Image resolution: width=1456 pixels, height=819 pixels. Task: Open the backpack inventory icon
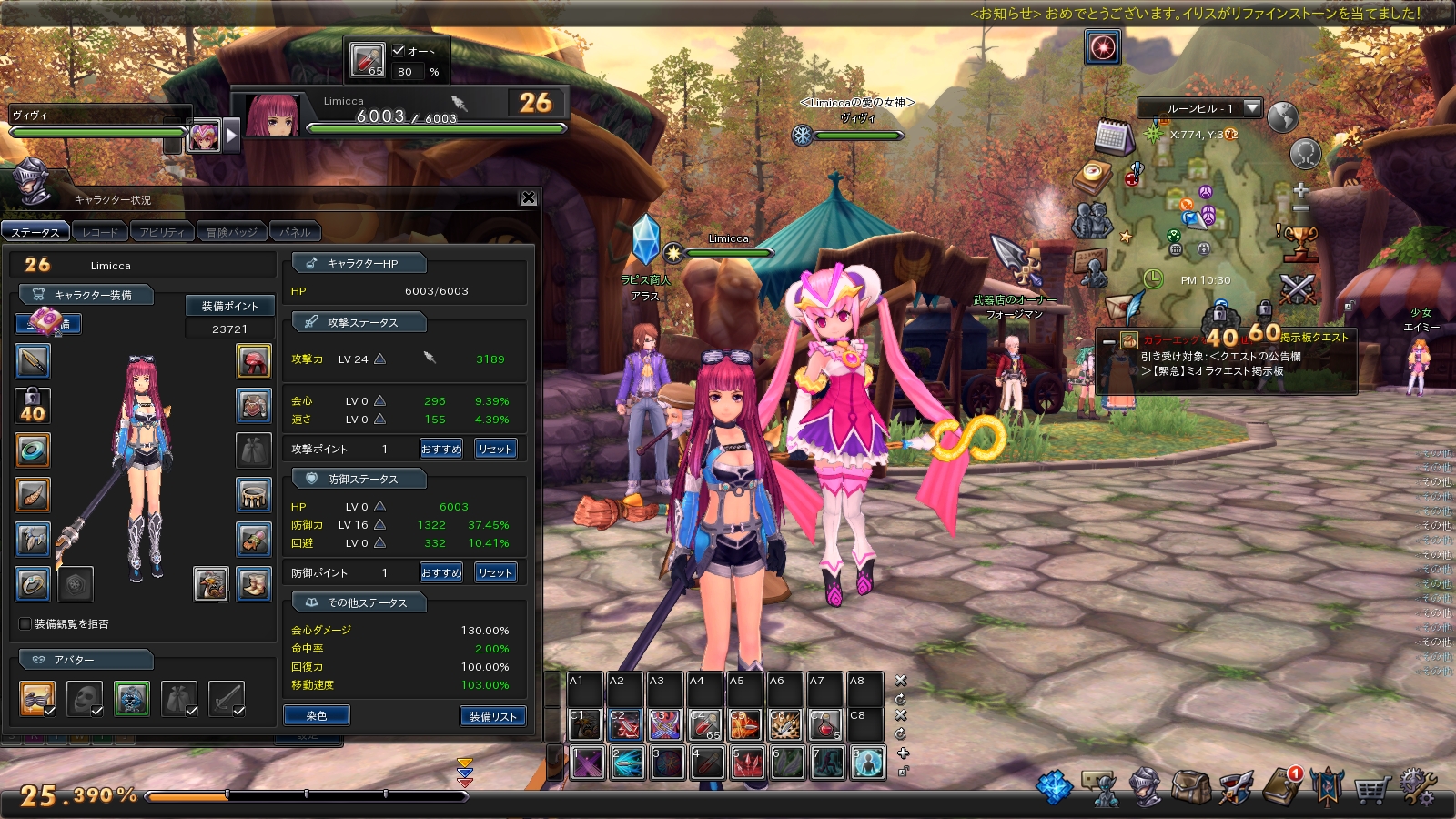(1189, 786)
